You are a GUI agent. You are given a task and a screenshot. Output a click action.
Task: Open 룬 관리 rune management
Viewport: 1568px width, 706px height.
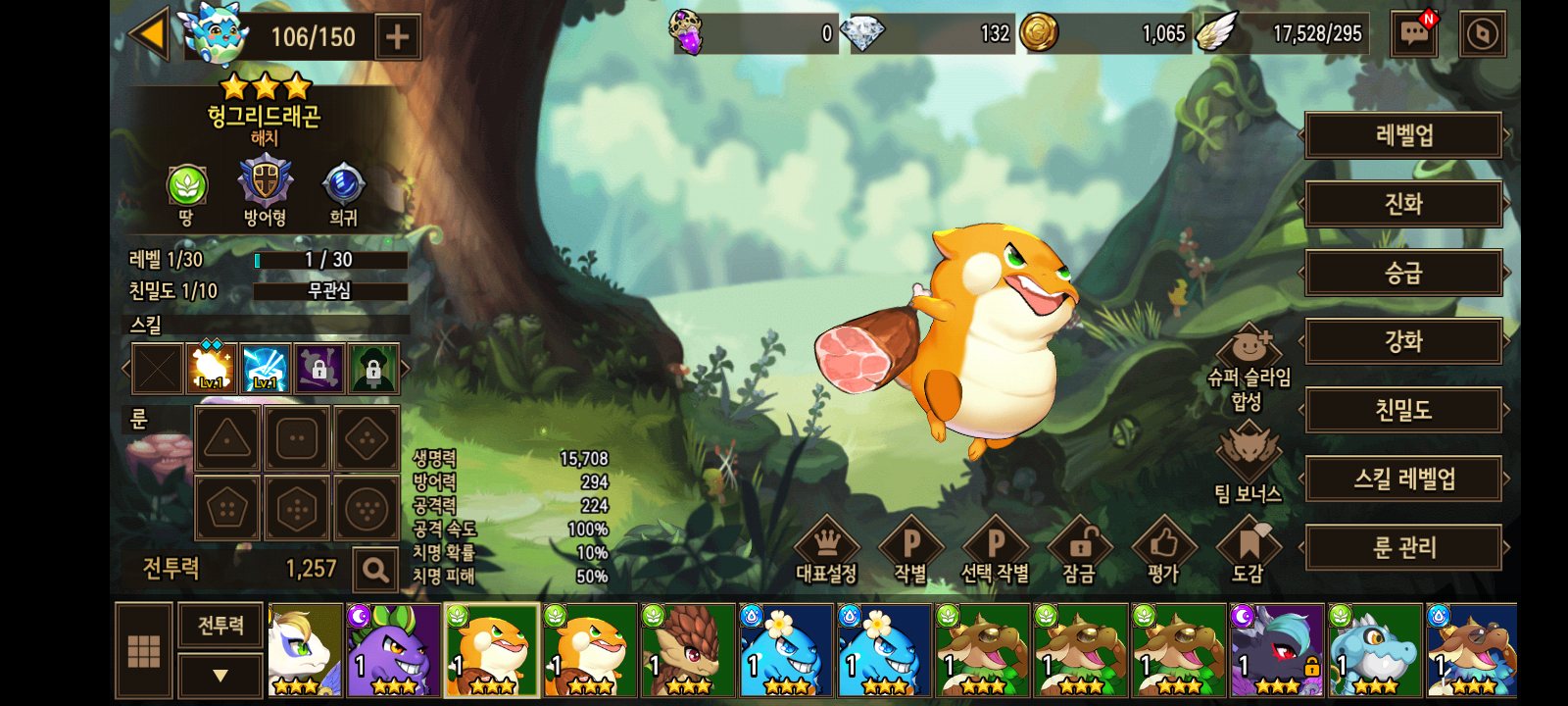(x=1403, y=547)
